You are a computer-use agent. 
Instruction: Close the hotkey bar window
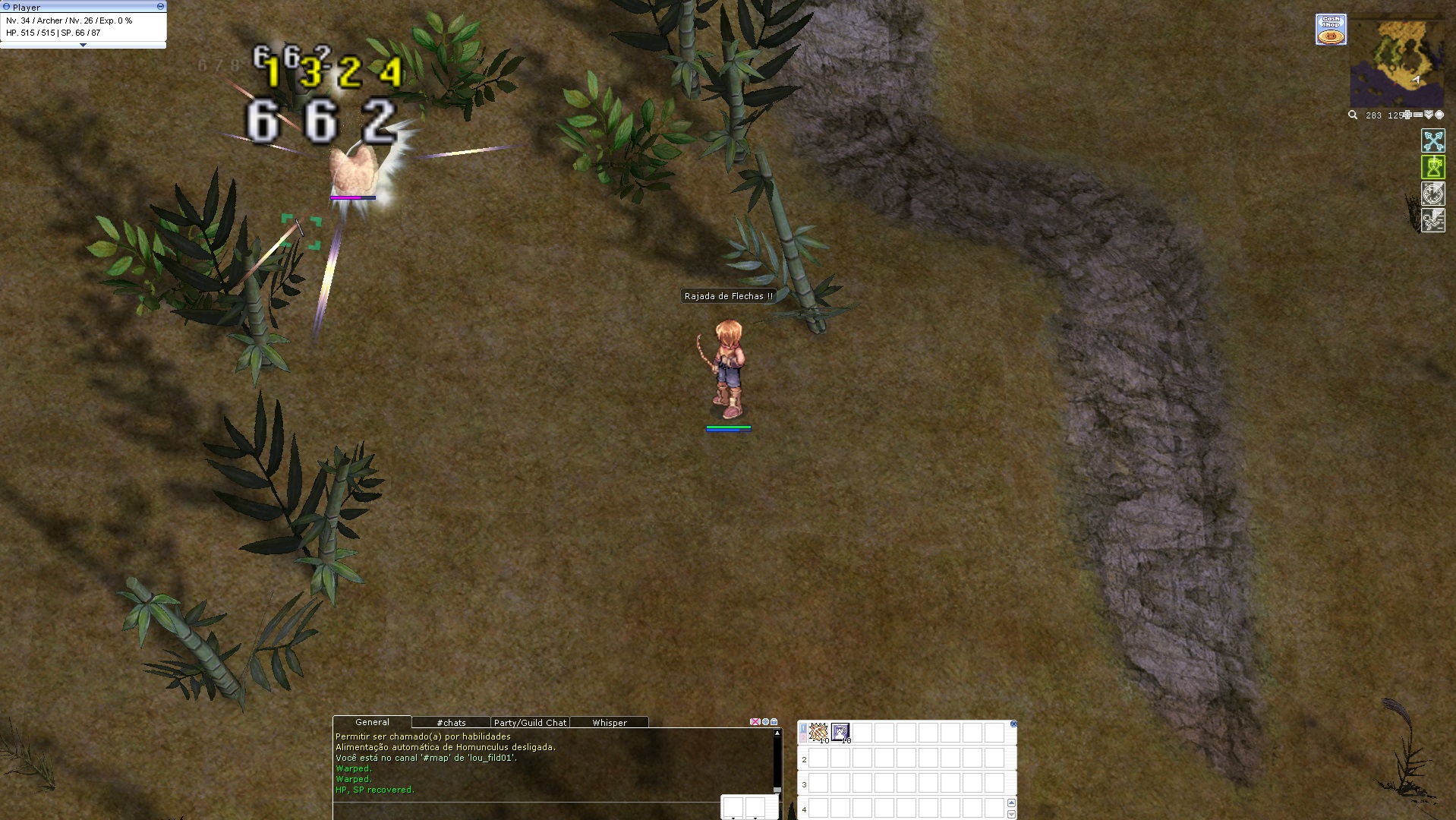tap(1013, 724)
